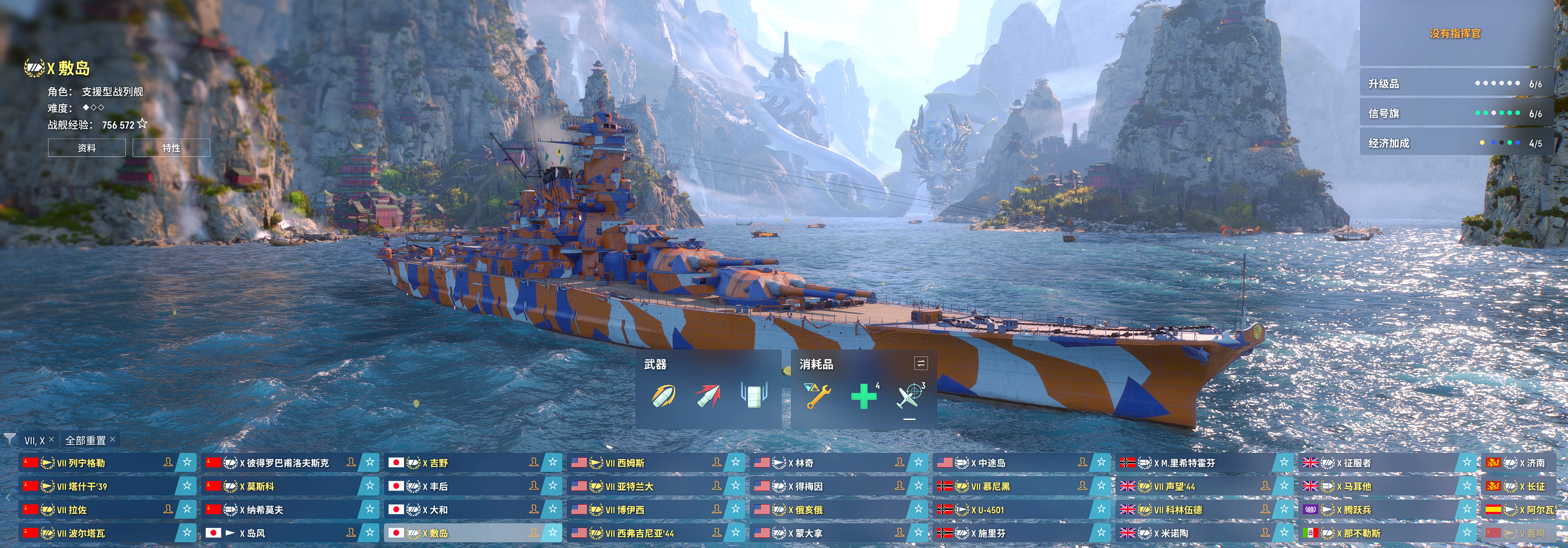Image resolution: width=1568 pixels, height=548 pixels.
Task: Select the spotter aircraft consumable
Action: 909,397
